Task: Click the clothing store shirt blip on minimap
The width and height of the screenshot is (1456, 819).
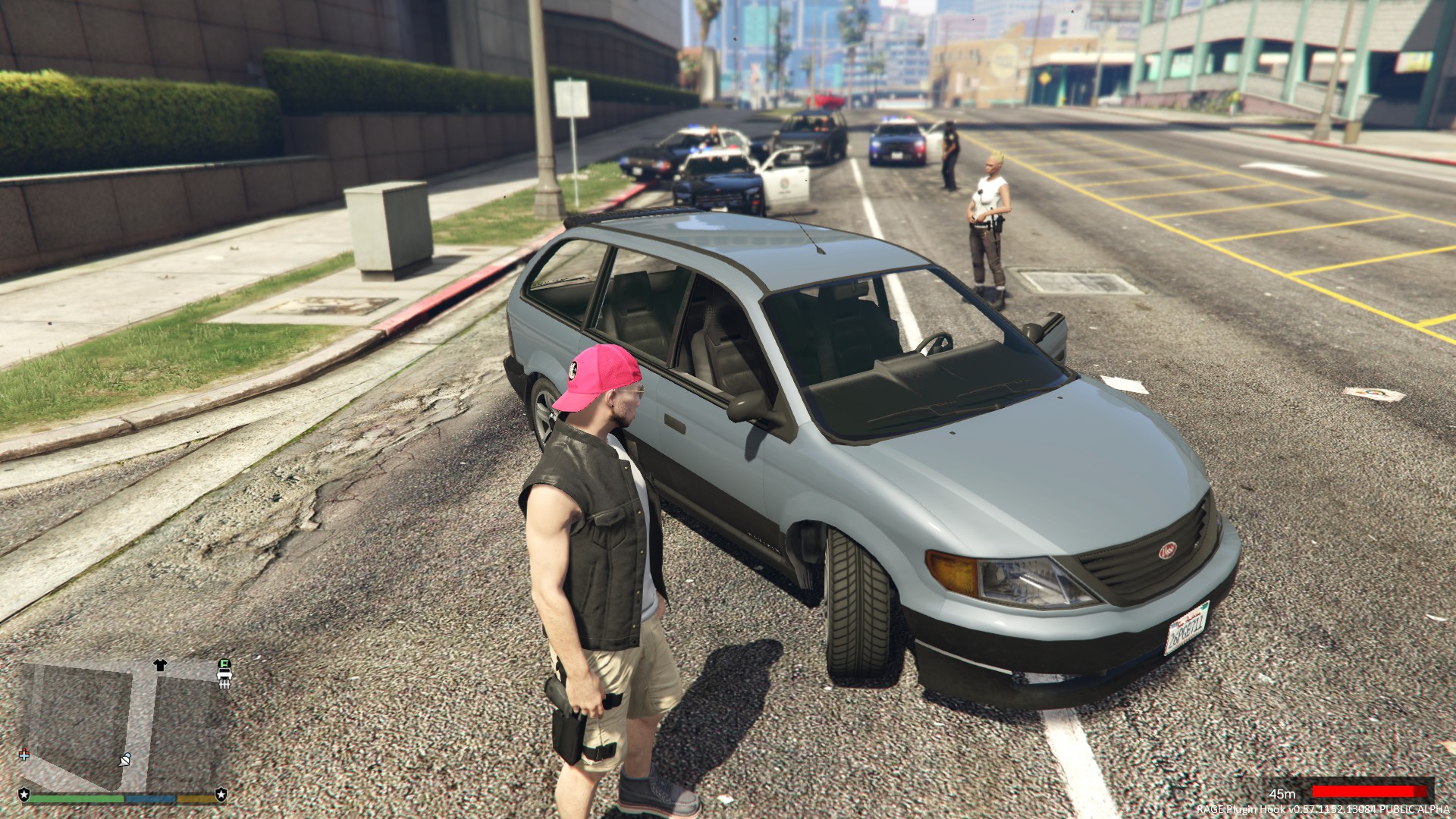Action: (x=159, y=665)
